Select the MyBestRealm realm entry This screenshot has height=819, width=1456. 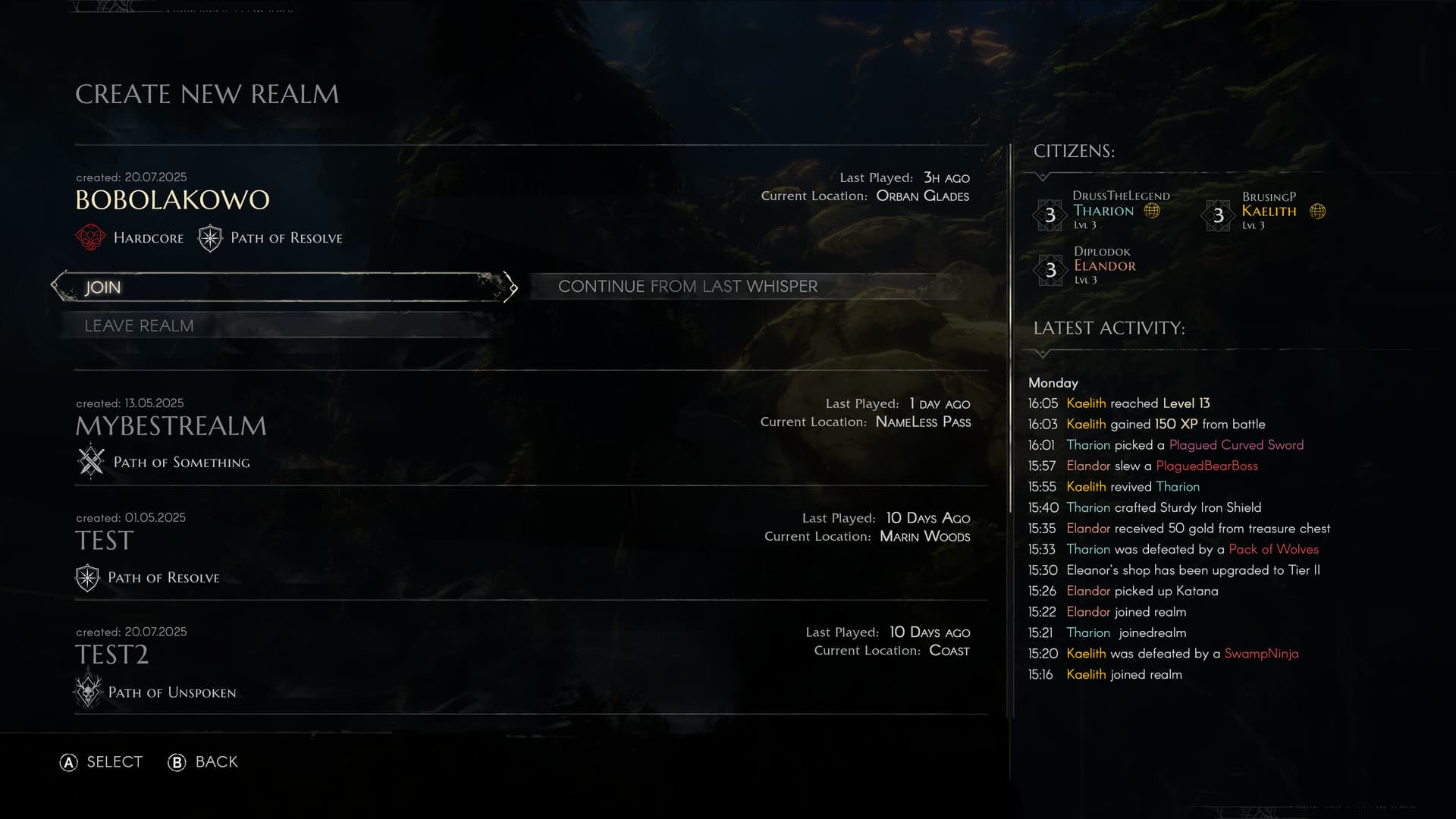point(171,426)
